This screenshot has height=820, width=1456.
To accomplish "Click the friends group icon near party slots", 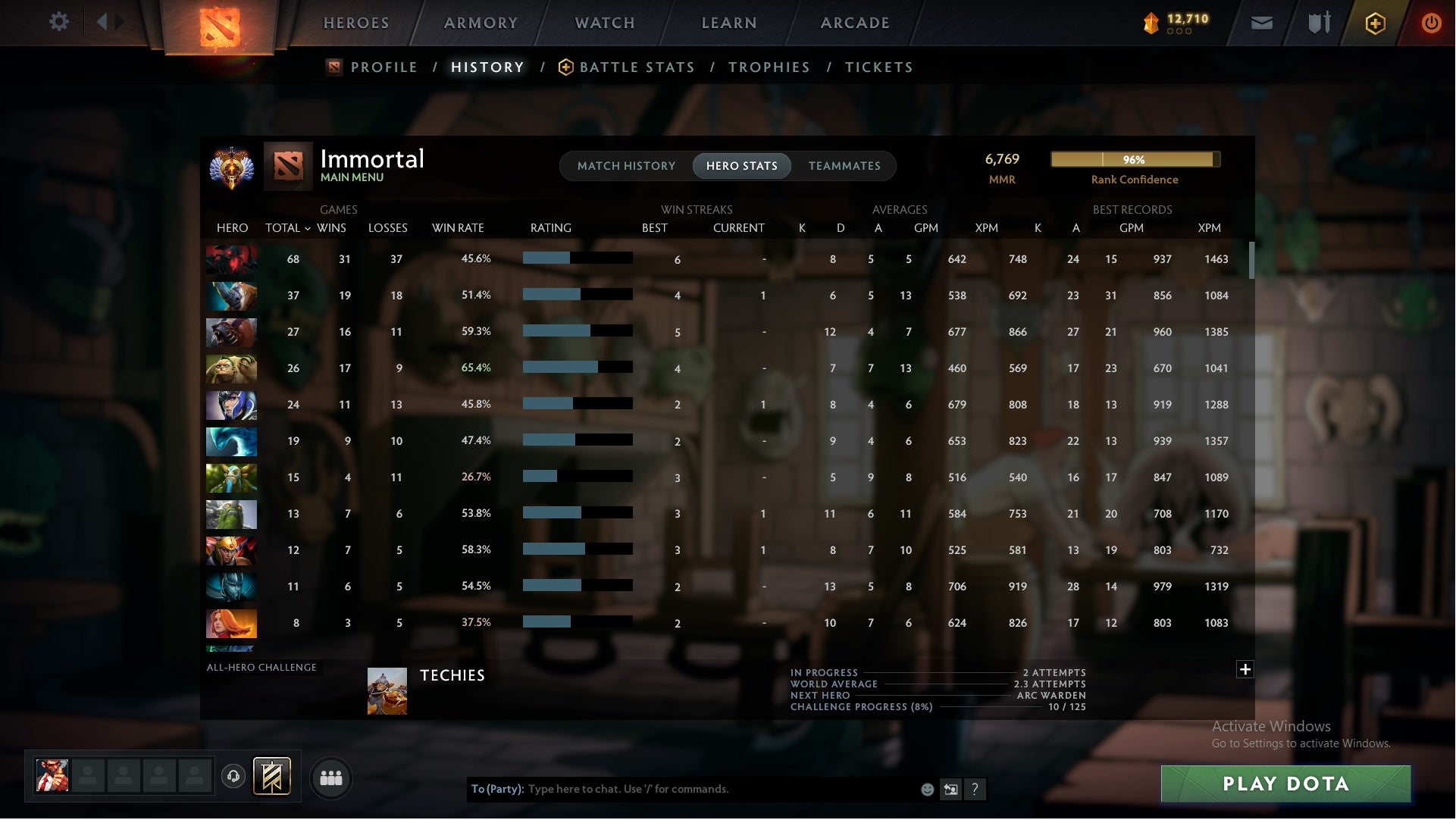I will click(331, 778).
